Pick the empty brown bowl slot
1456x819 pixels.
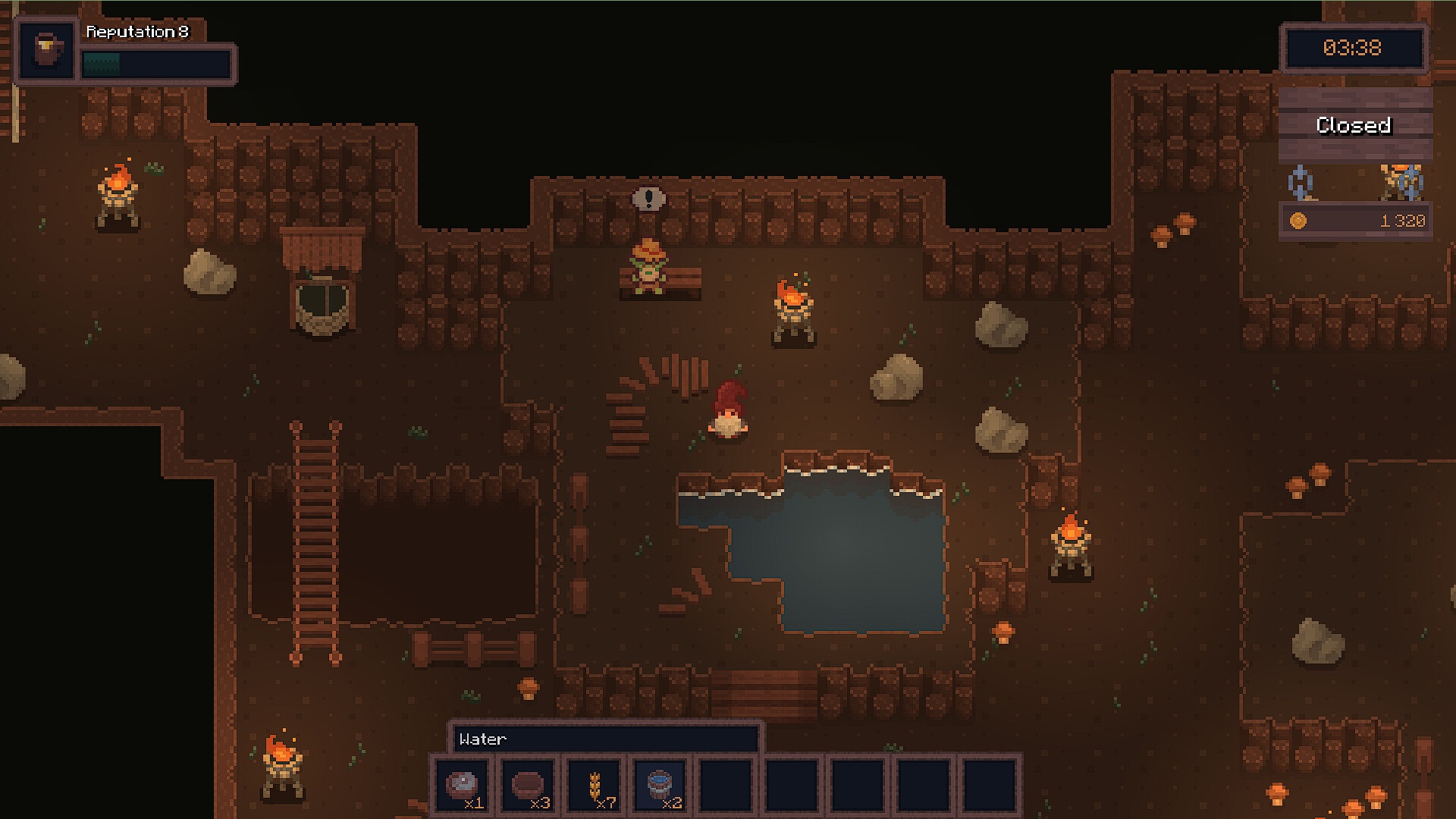click(x=528, y=786)
